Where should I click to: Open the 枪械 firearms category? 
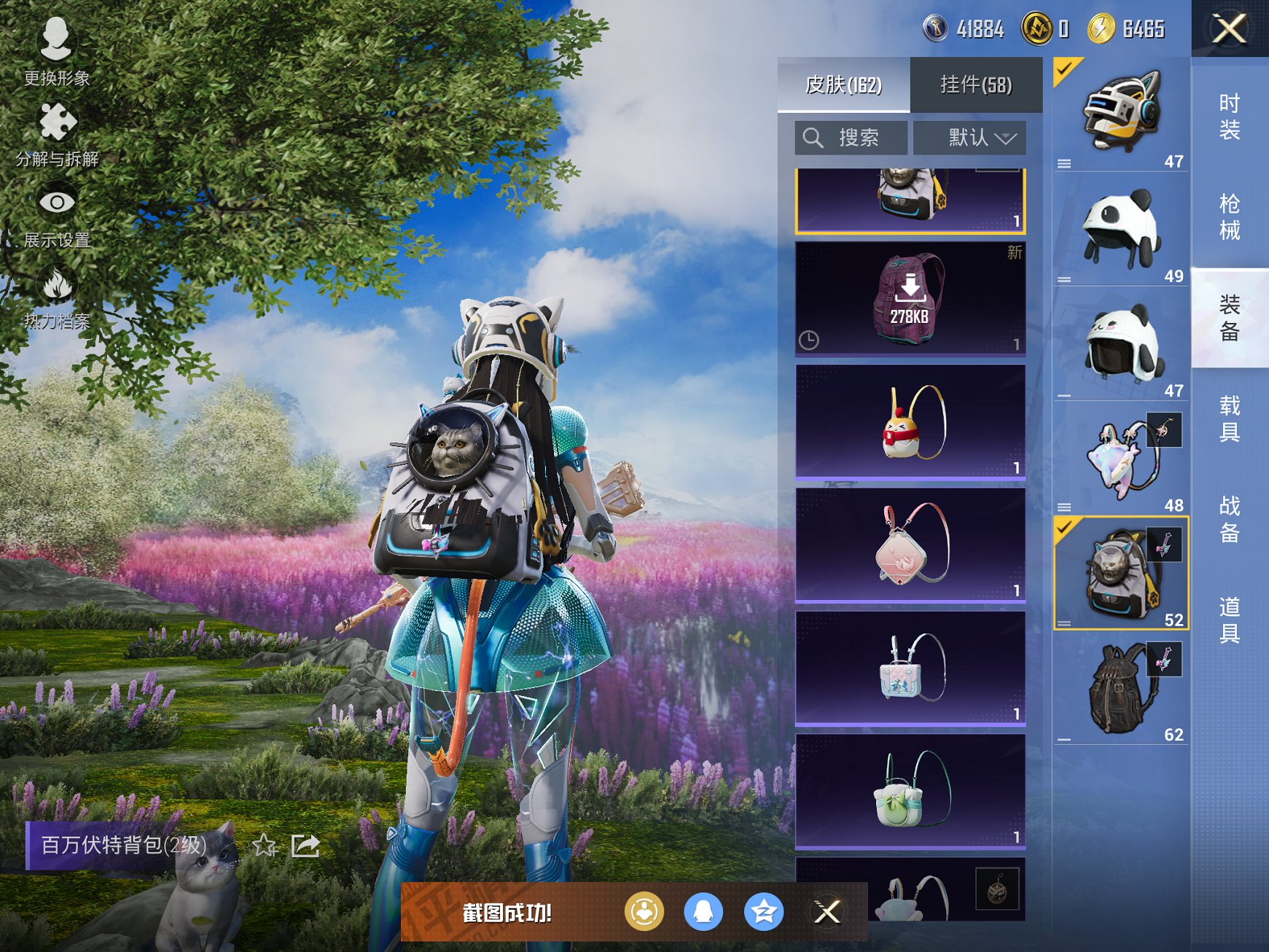[1230, 217]
